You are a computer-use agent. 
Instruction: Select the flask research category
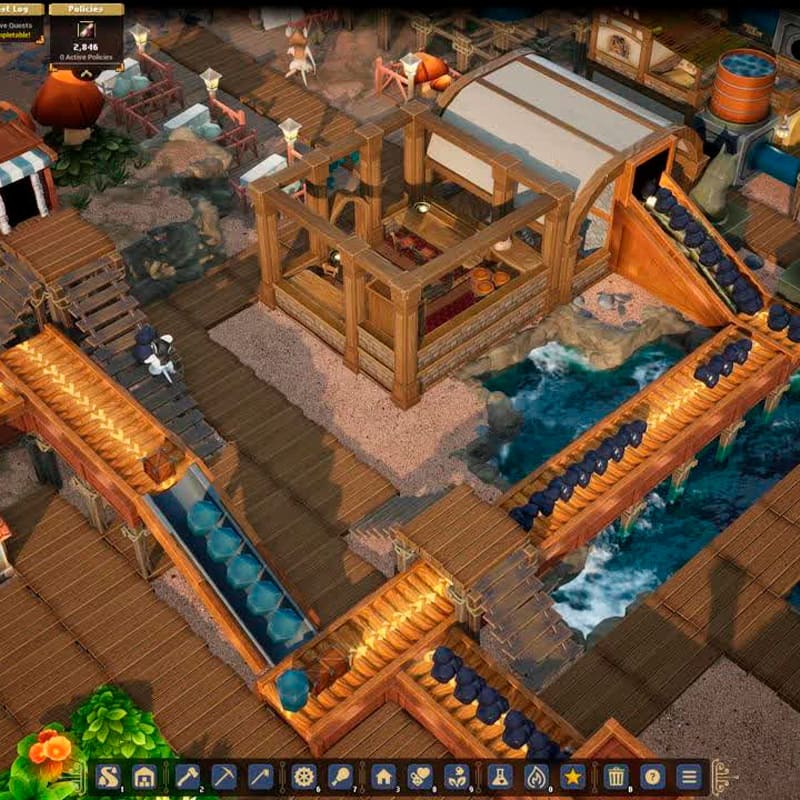coord(499,776)
